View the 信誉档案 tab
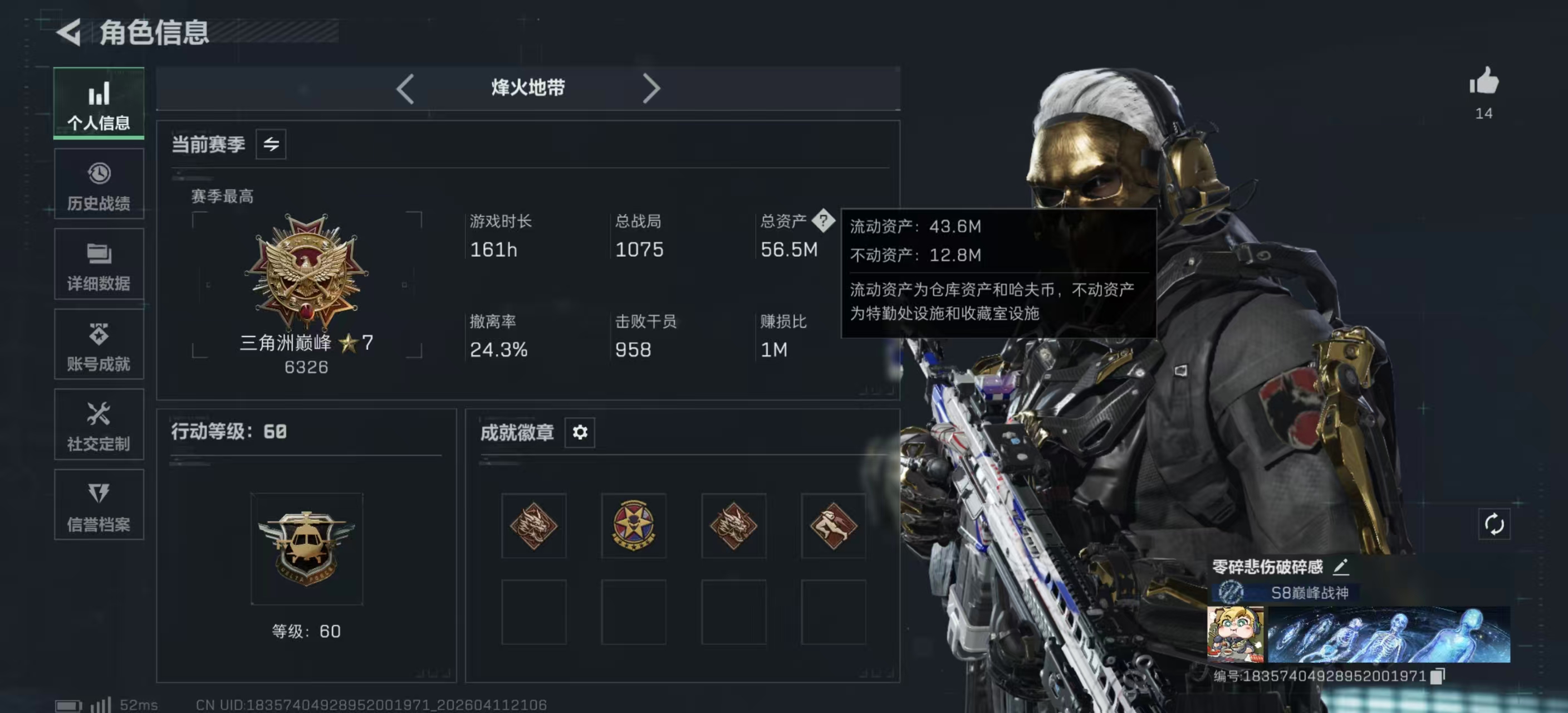Viewport: 1568px width, 713px height. (99, 505)
